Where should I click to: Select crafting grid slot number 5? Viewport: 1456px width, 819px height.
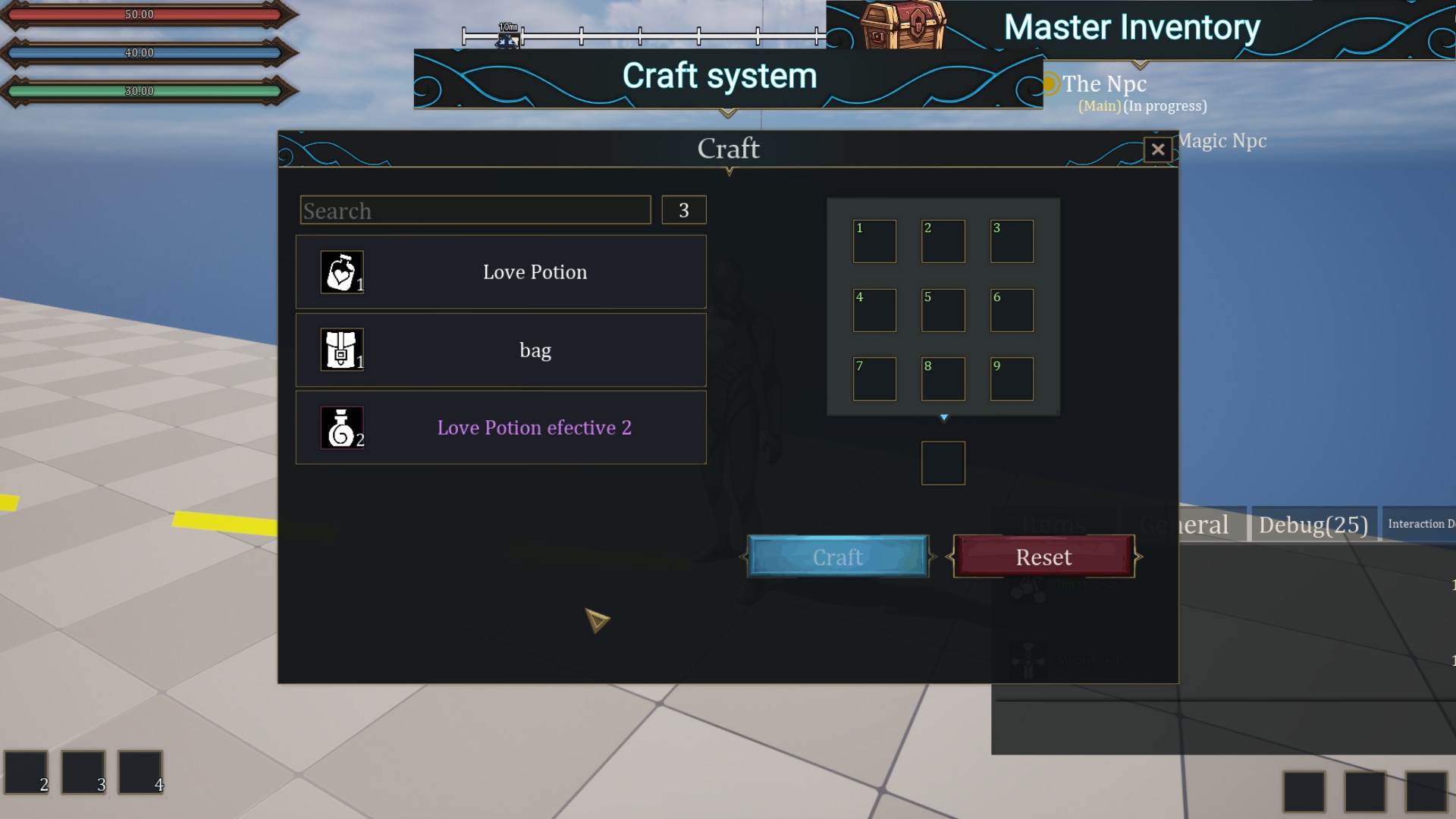(943, 310)
